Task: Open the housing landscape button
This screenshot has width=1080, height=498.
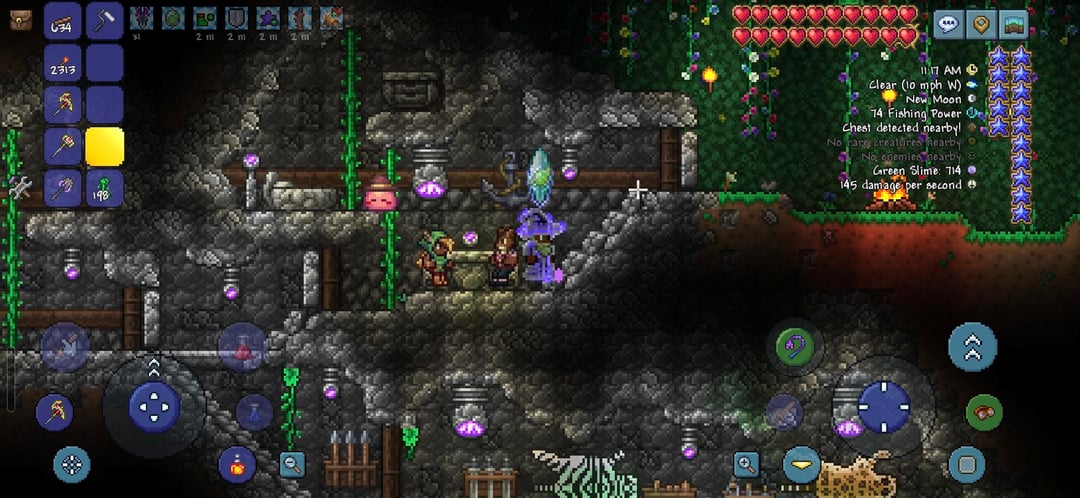Action: click(1013, 24)
